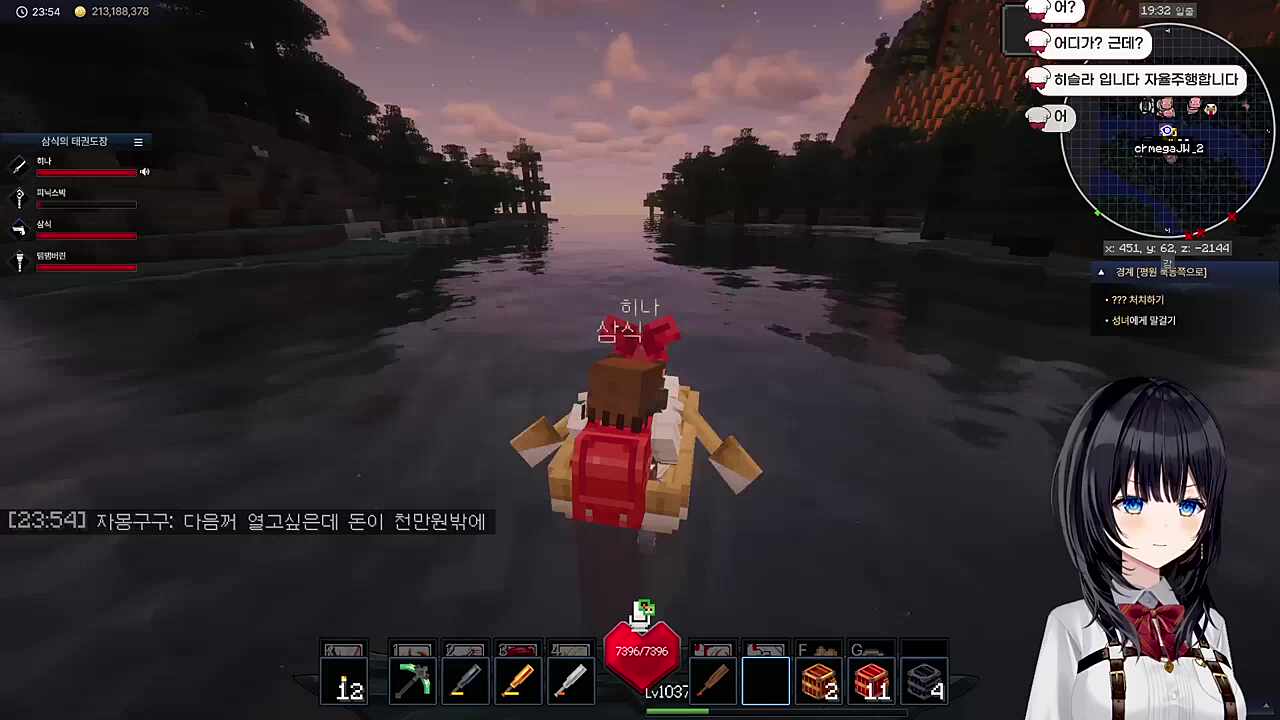Screen dimensions: 1280x720
Task: Mute the speaker toggle next to 히나
Action: (144, 171)
